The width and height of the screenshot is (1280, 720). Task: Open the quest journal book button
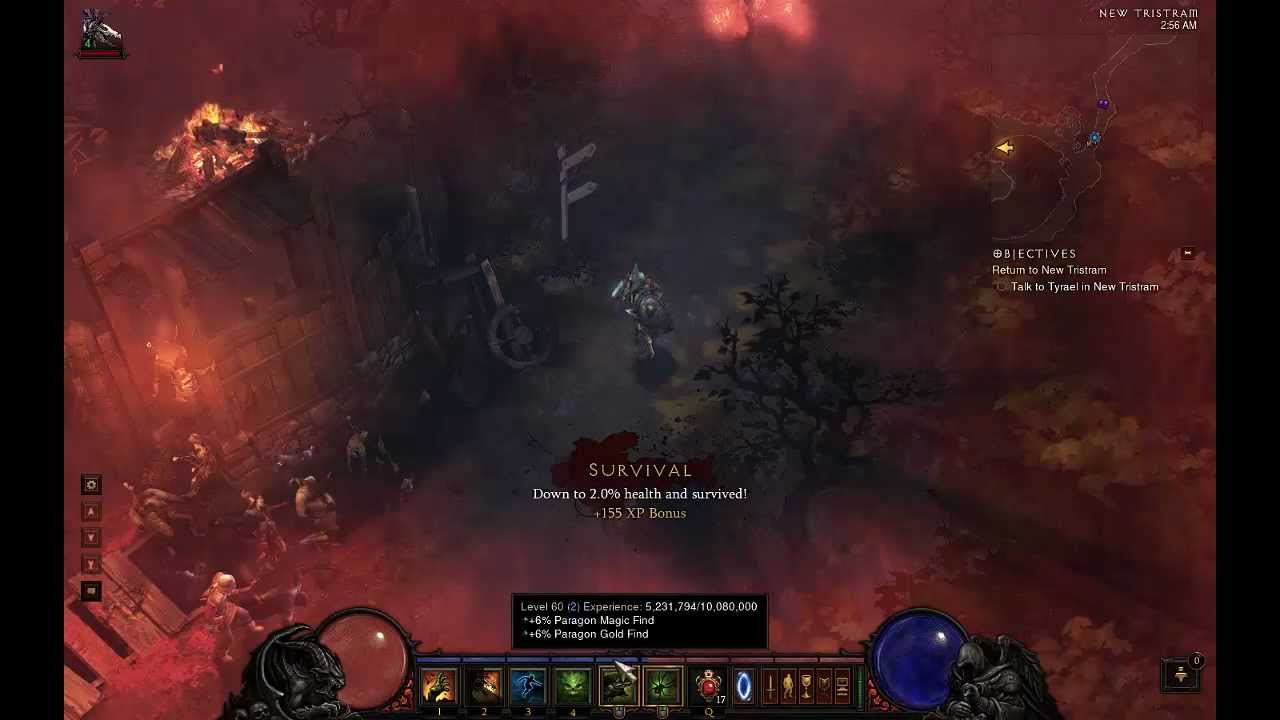(824, 687)
